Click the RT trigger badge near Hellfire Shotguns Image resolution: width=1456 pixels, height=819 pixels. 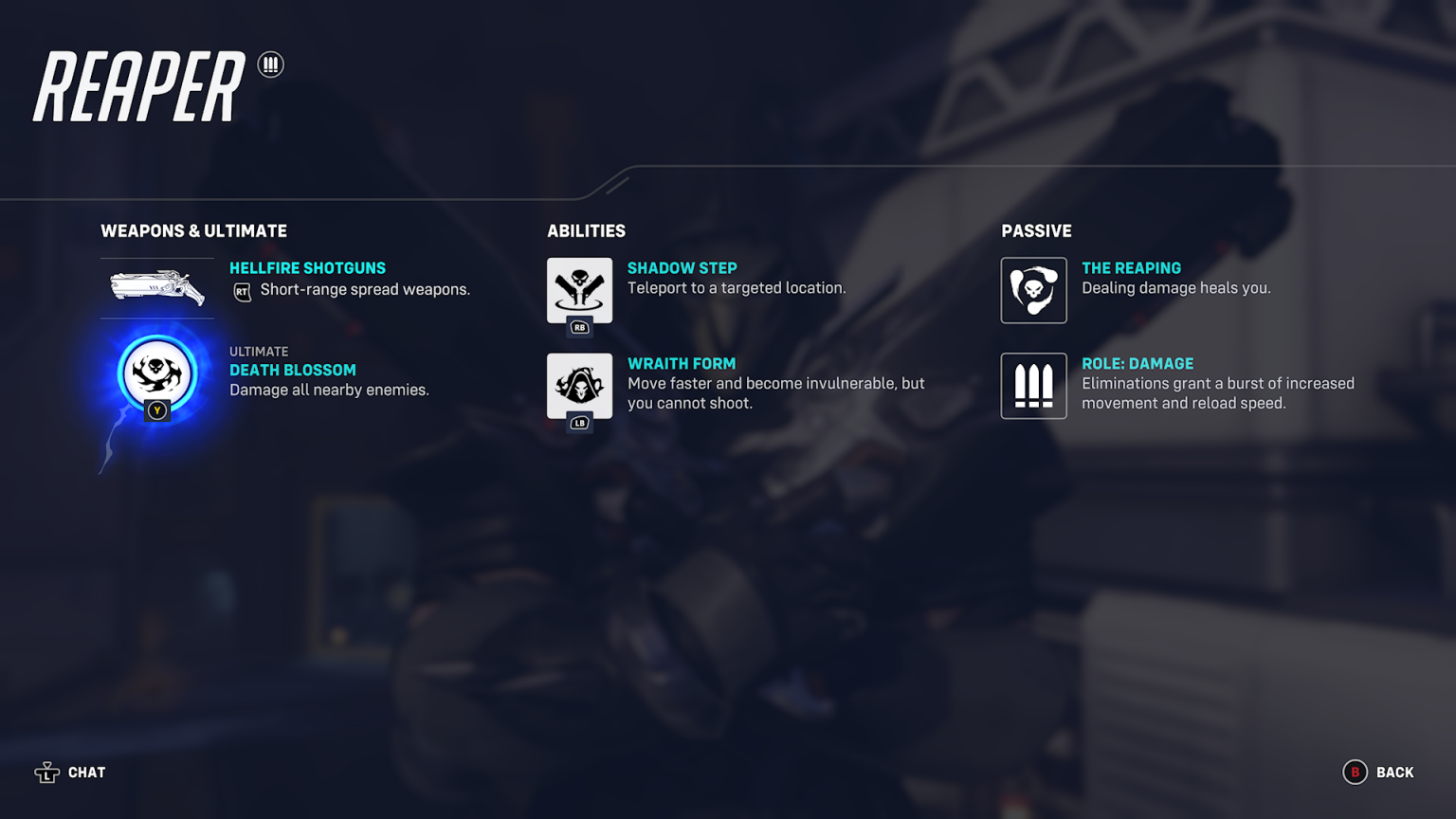pyautogui.click(x=241, y=291)
